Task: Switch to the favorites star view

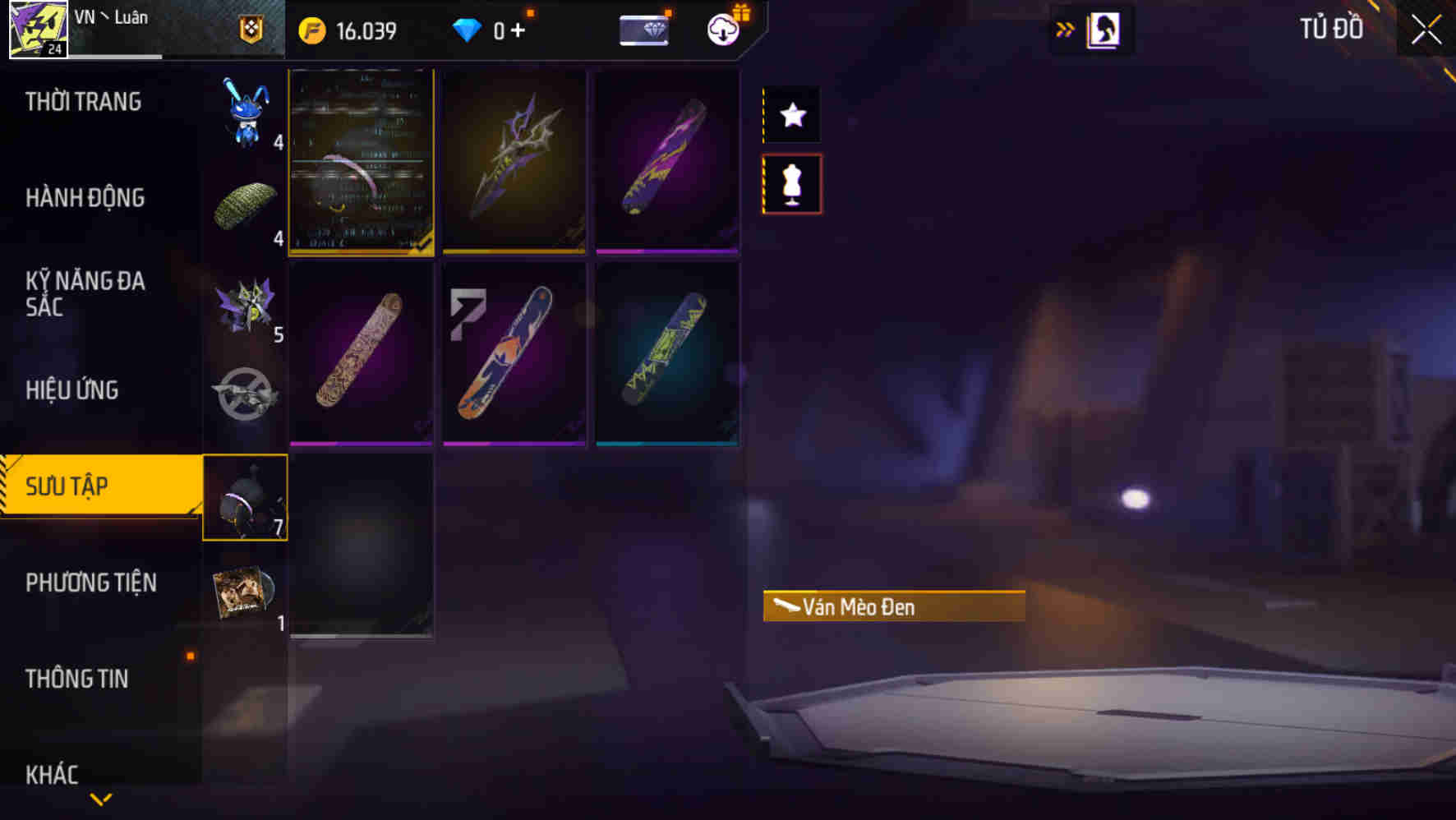Action: pos(791,115)
